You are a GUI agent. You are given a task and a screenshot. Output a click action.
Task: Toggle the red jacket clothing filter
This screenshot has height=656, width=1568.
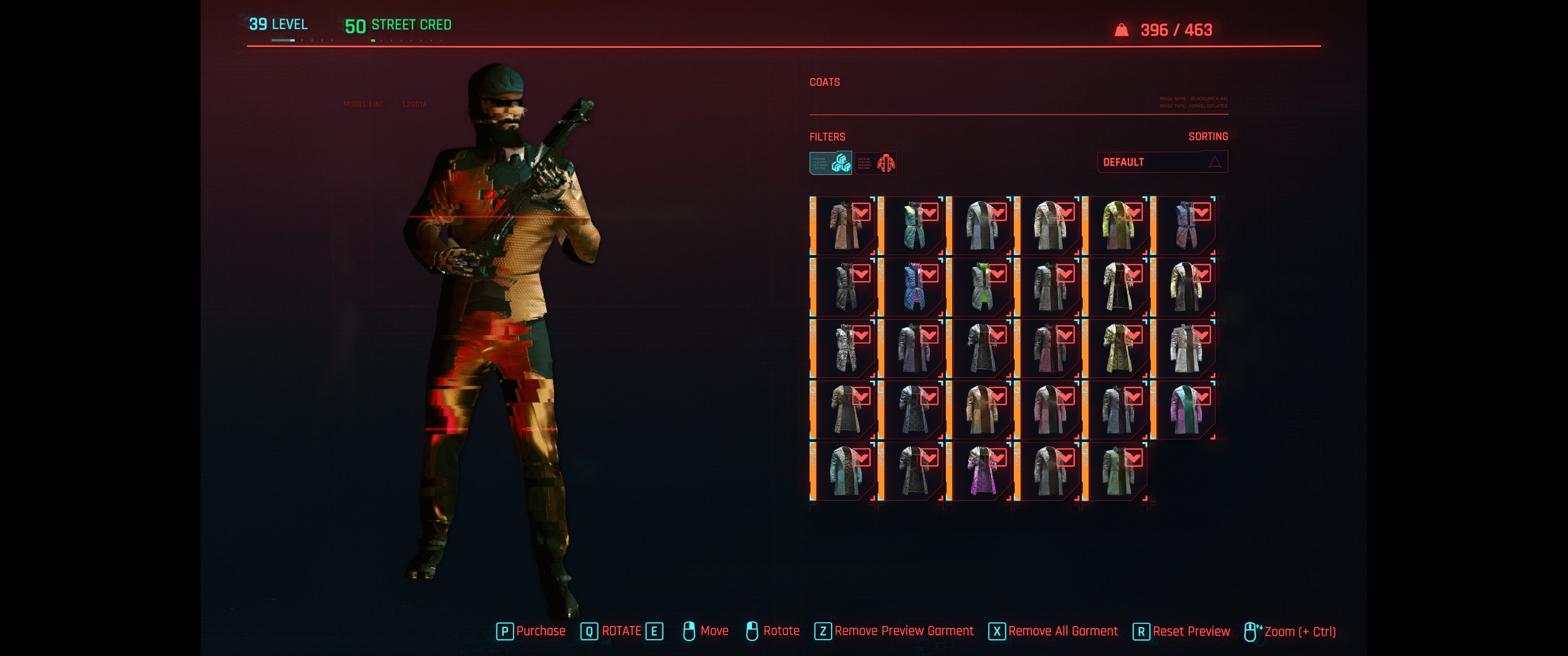(x=875, y=163)
